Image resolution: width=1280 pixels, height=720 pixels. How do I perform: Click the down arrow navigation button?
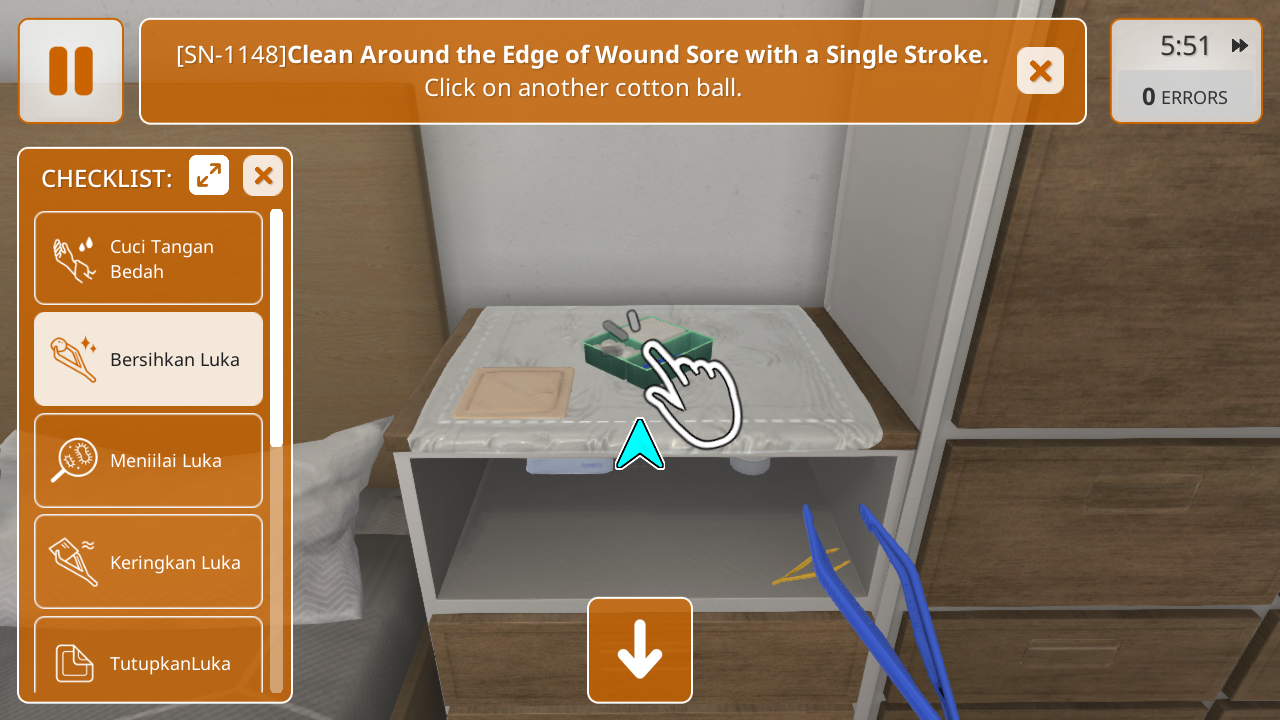pyautogui.click(x=640, y=650)
